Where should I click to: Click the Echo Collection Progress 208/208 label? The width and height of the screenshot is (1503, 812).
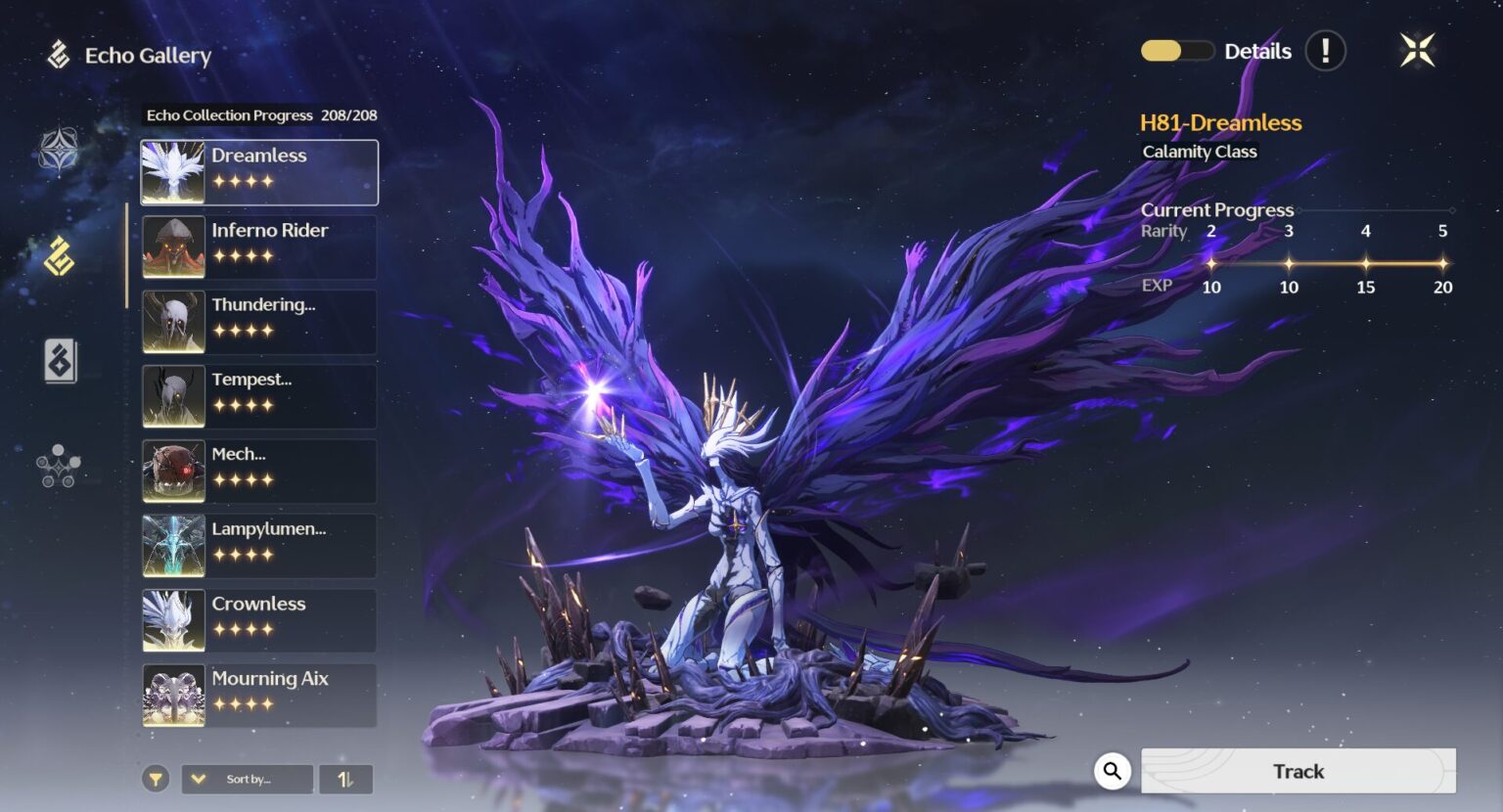pos(261,114)
